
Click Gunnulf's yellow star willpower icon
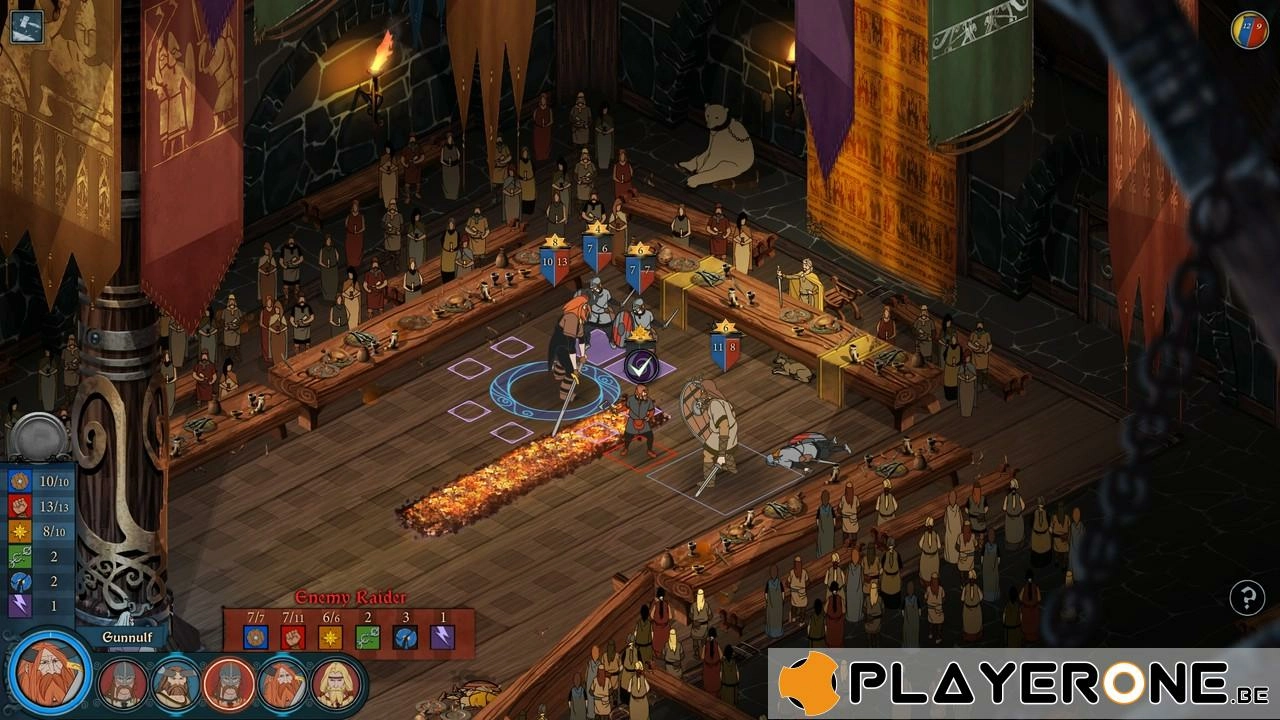tap(19, 530)
